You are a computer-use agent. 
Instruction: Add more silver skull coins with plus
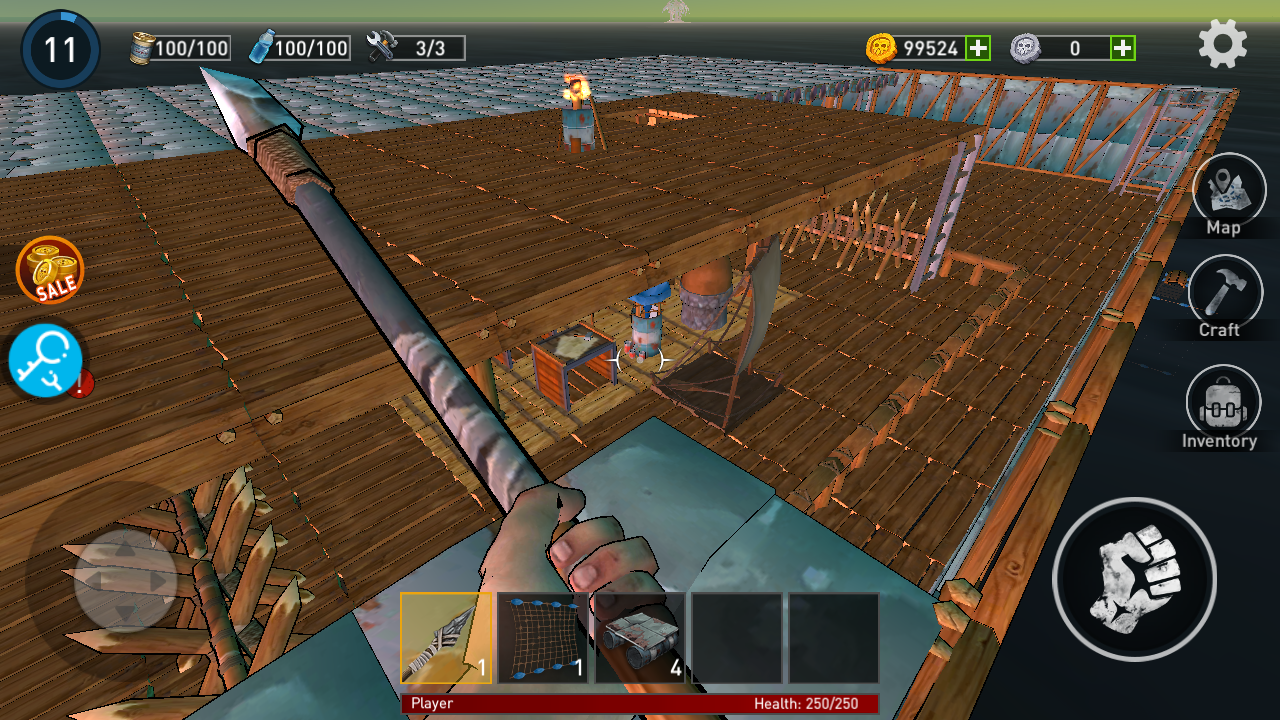pyautogui.click(x=1123, y=47)
